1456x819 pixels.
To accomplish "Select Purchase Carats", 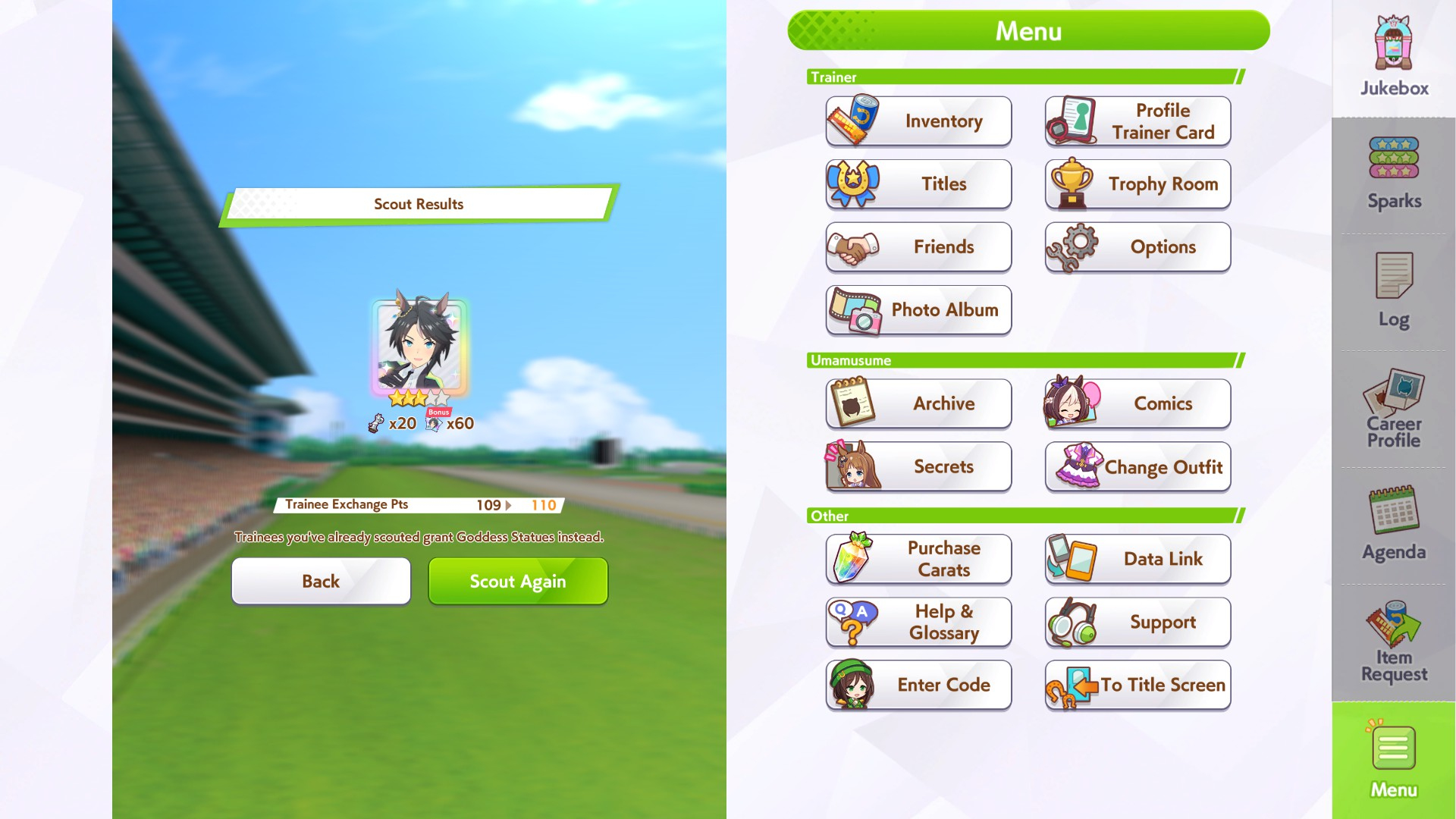I will click(918, 559).
